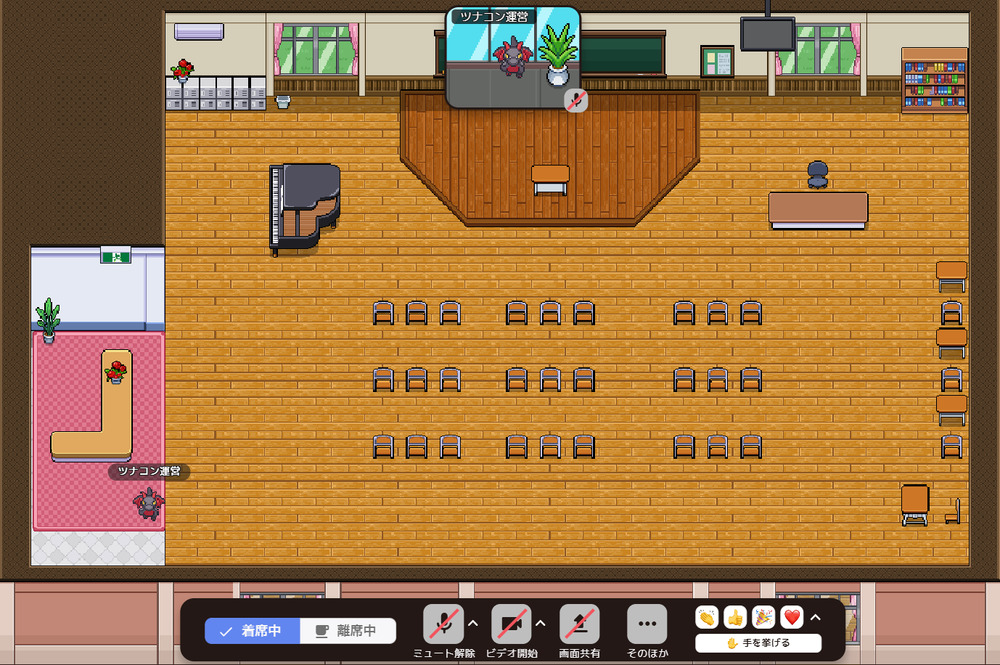Send the party popper reaction
Viewport: 1000px width, 665px height.
pyautogui.click(x=764, y=618)
